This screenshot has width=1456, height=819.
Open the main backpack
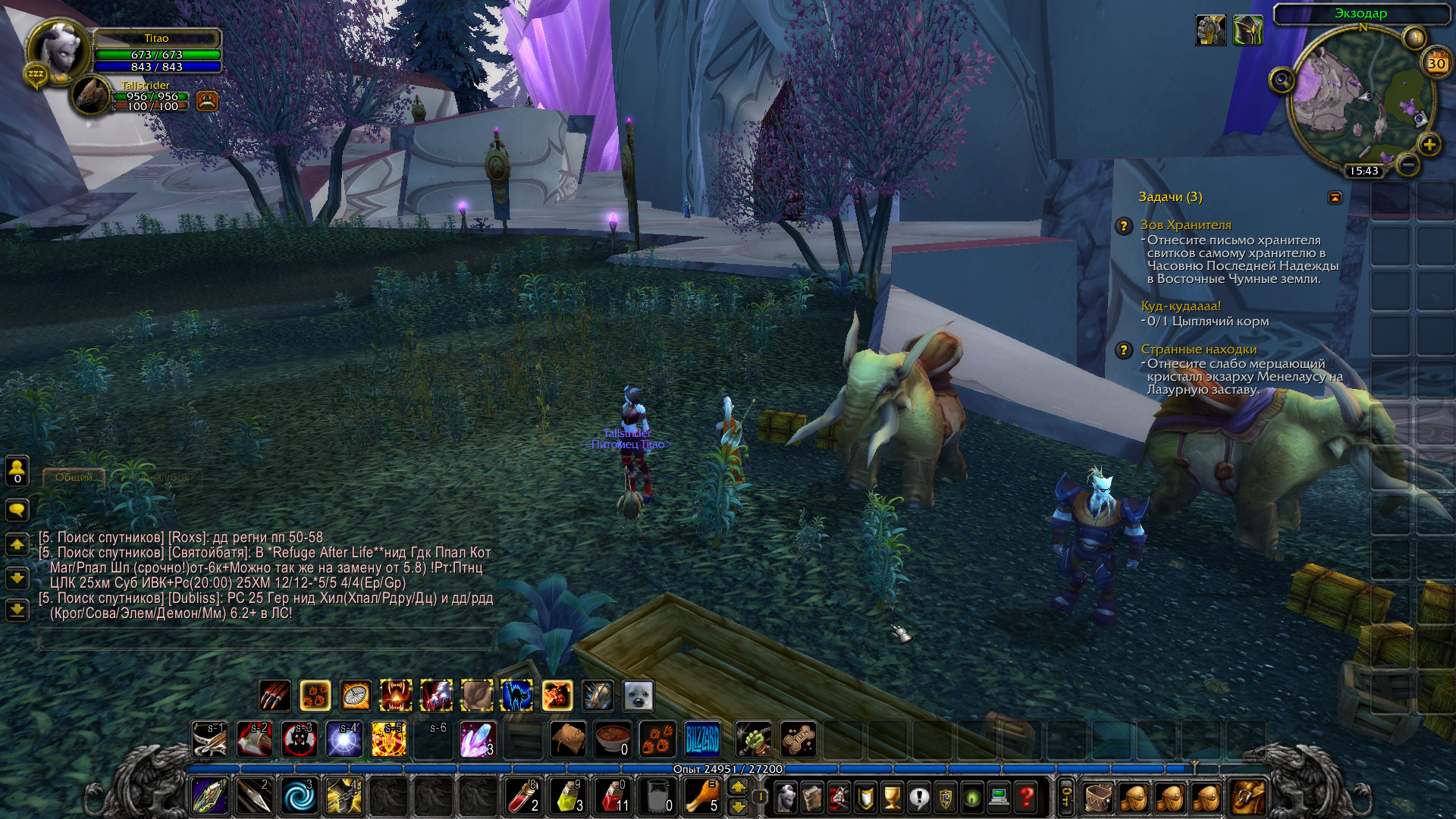click(1247, 797)
